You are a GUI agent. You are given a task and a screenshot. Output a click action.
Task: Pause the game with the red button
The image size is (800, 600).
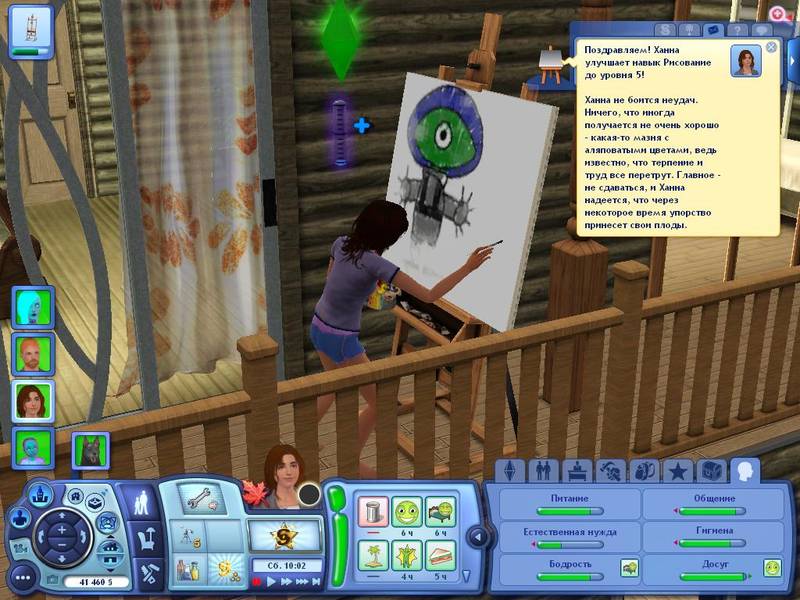pos(258,581)
